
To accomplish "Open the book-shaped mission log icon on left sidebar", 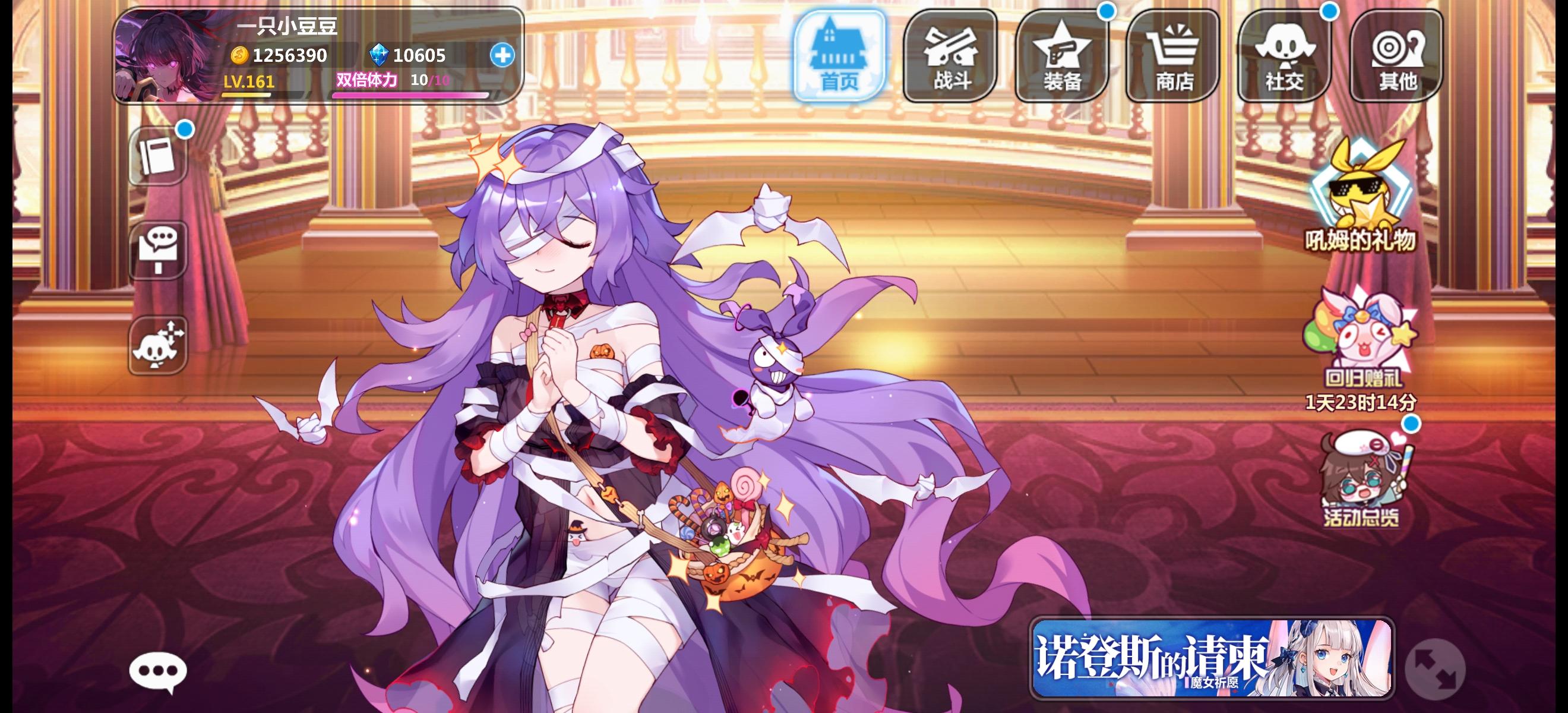I will point(157,157).
